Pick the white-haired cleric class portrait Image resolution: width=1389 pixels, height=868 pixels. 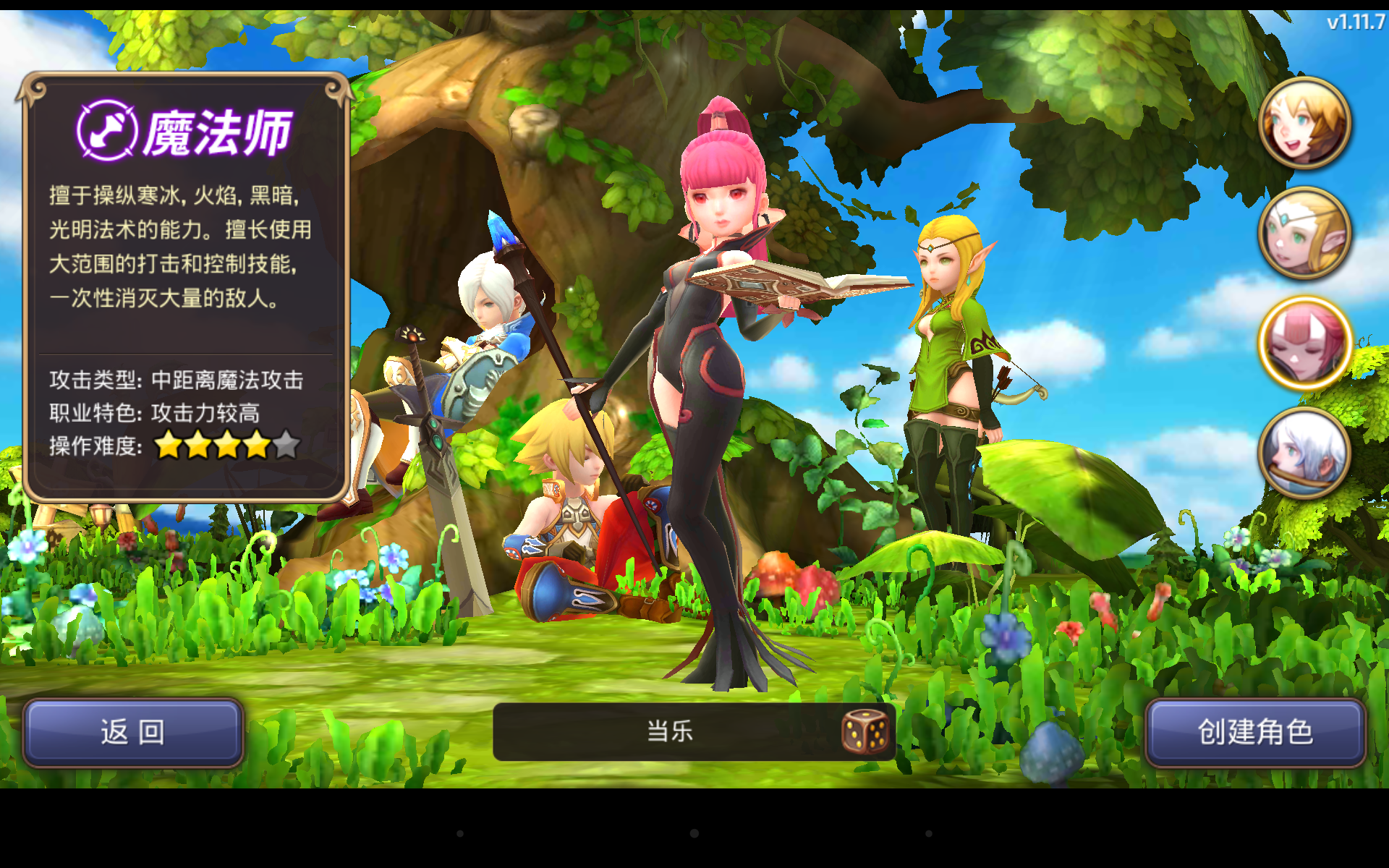pyautogui.click(x=1304, y=454)
